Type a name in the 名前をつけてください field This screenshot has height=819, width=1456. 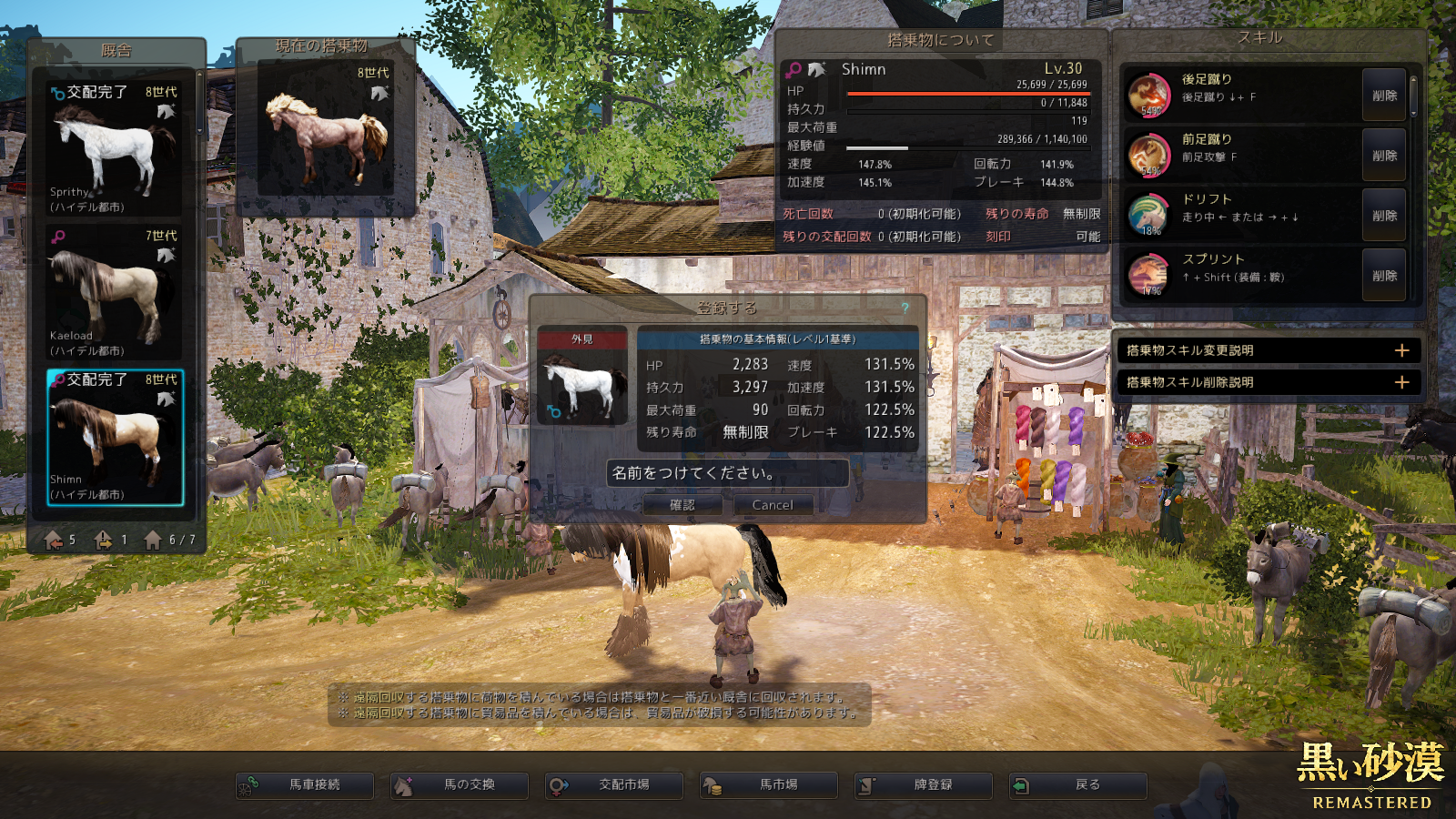click(727, 473)
